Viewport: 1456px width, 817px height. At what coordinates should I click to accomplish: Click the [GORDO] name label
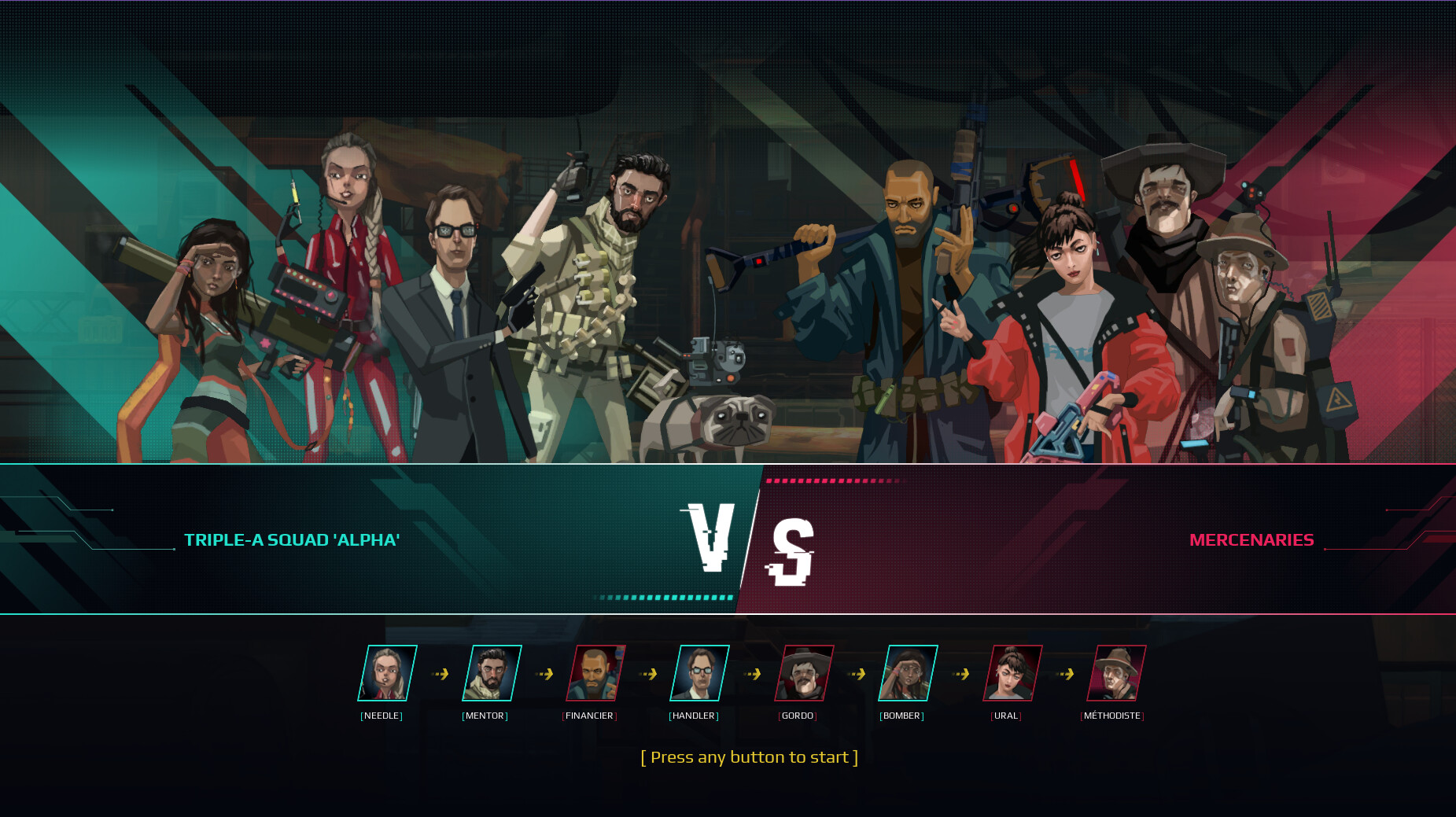click(798, 716)
